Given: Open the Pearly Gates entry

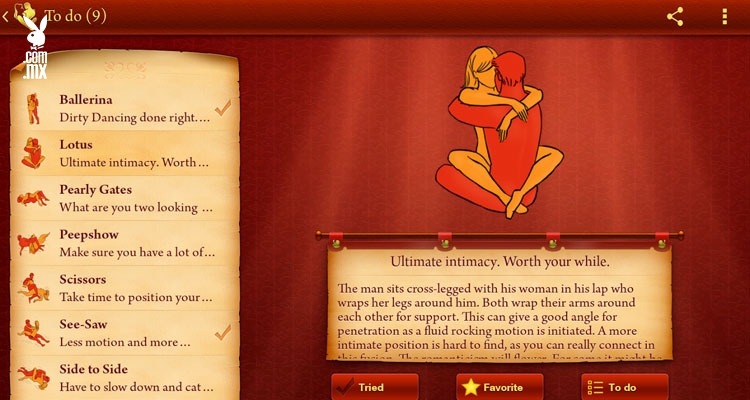Looking at the screenshot, I should tap(125, 198).
